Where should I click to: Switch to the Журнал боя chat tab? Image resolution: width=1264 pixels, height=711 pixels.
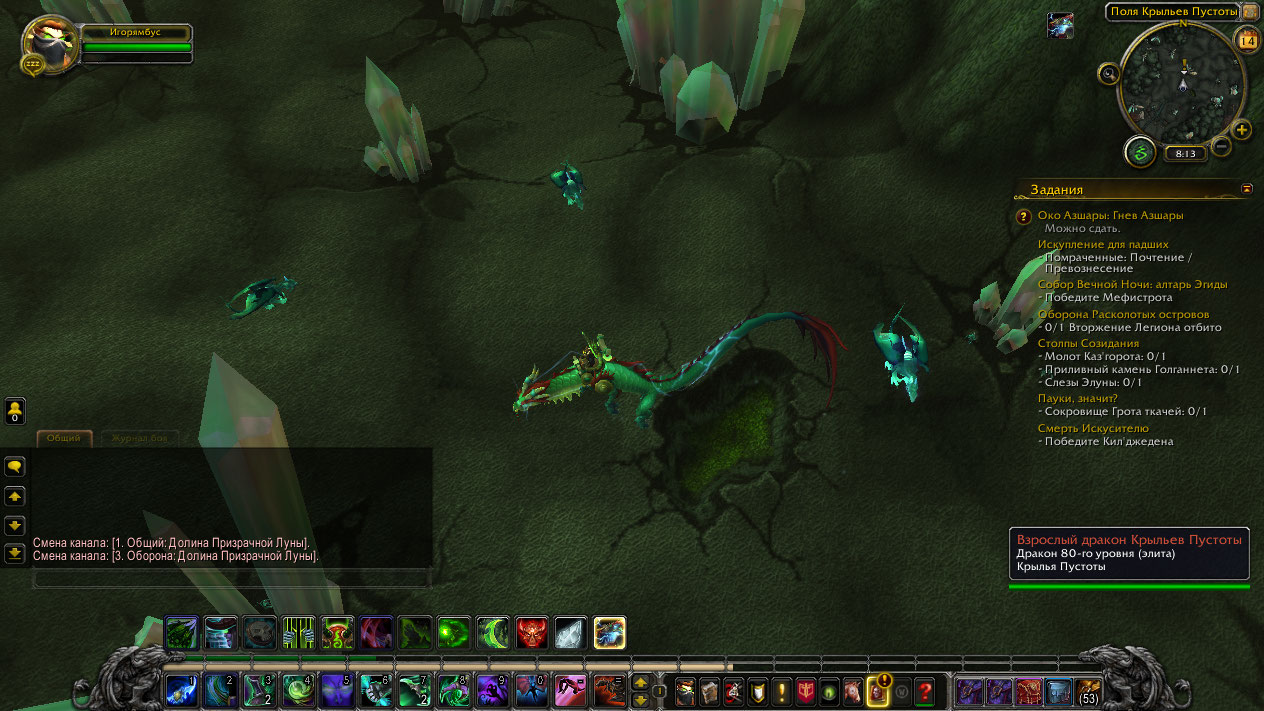139,438
